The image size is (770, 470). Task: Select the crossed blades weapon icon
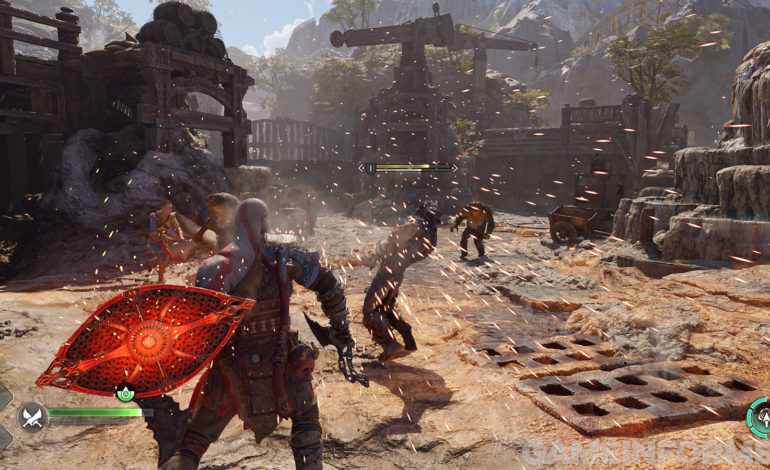(x=33, y=415)
